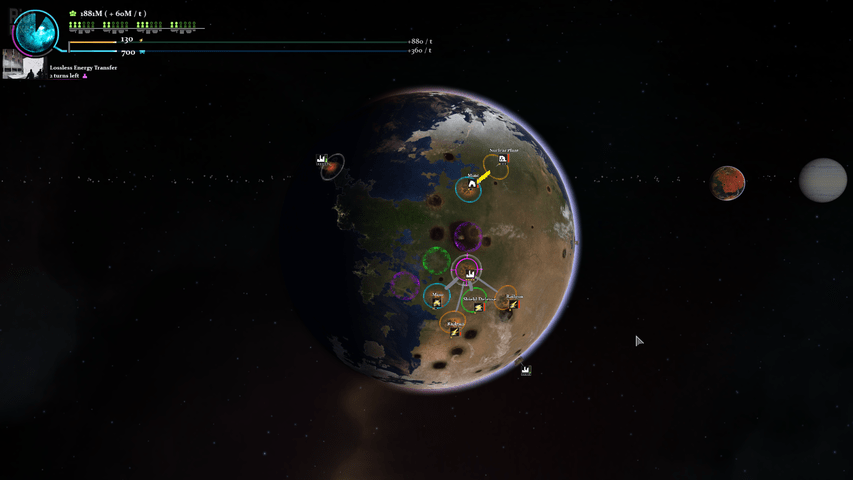Select the central magenta factory city

coord(466,269)
